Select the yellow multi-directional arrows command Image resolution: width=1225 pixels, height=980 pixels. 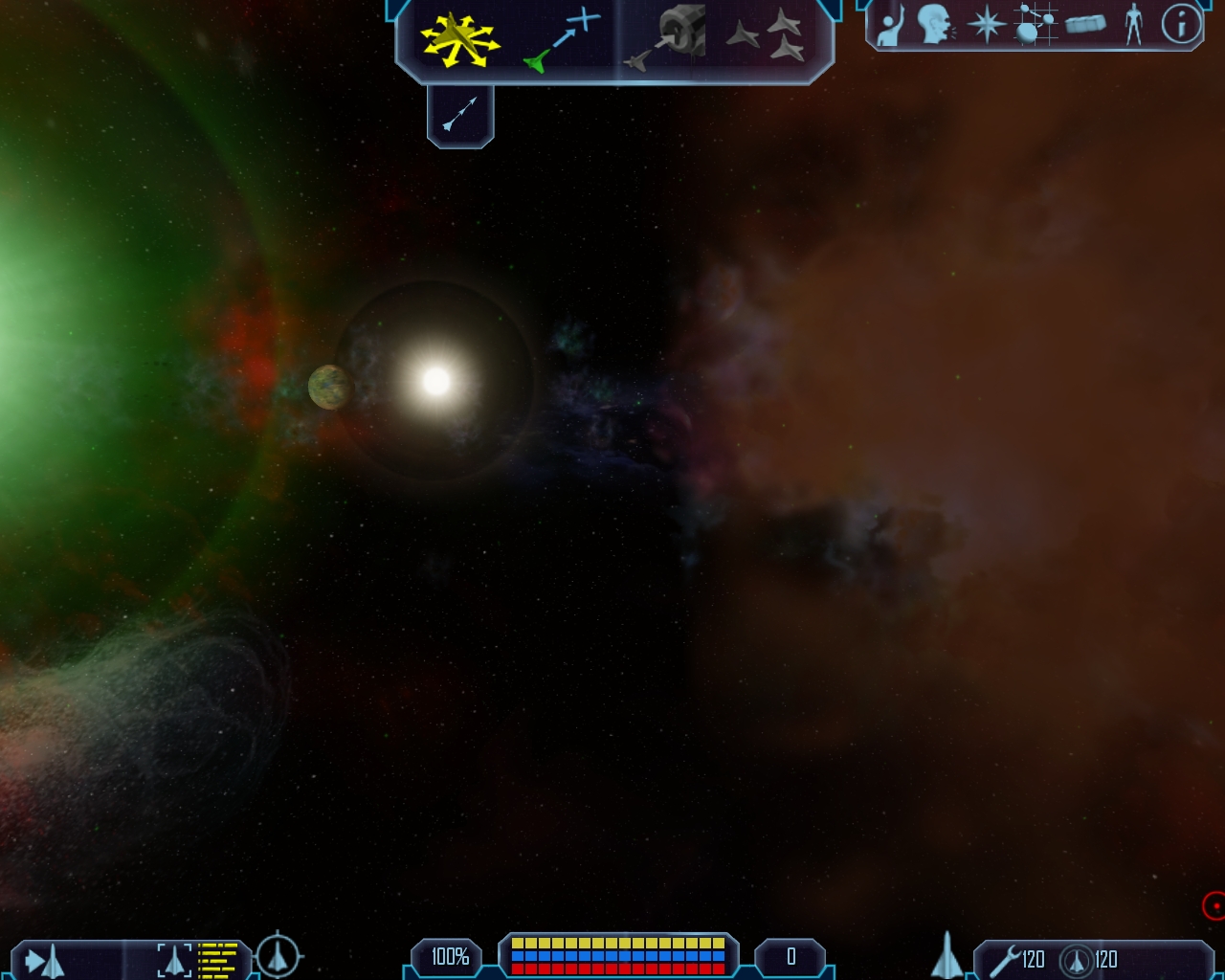[x=459, y=39]
